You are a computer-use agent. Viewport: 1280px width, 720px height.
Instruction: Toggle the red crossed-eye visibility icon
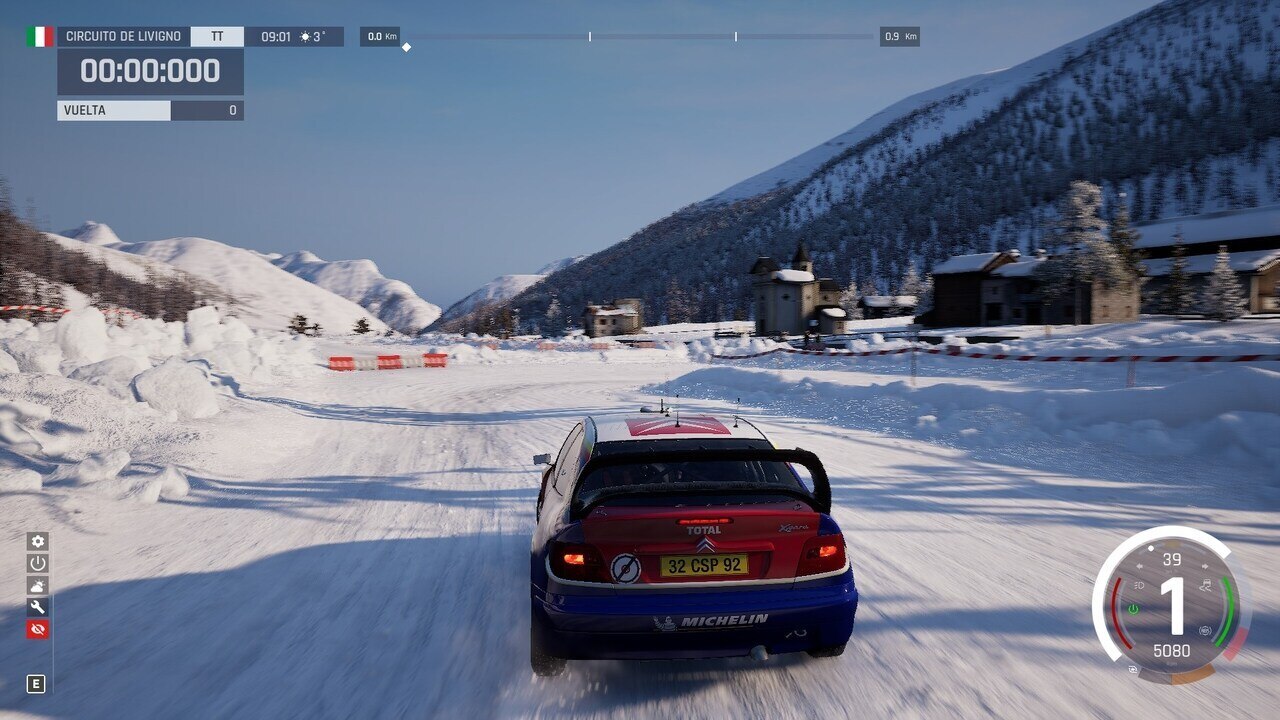38,629
